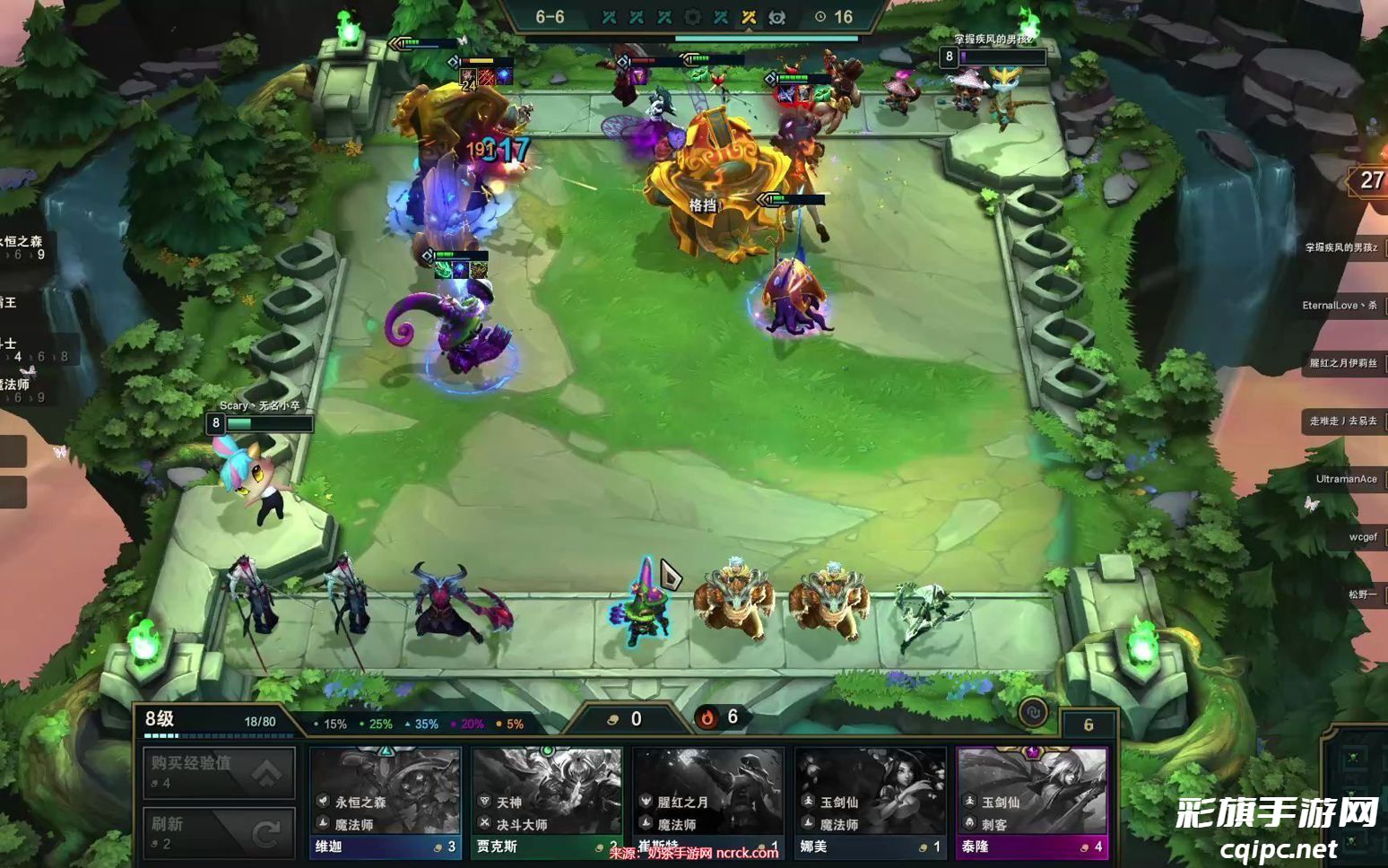View player 掌握疾风的男孩z in the scoreboard
The height and width of the screenshot is (868, 1388).
[x=1341, y=247]
